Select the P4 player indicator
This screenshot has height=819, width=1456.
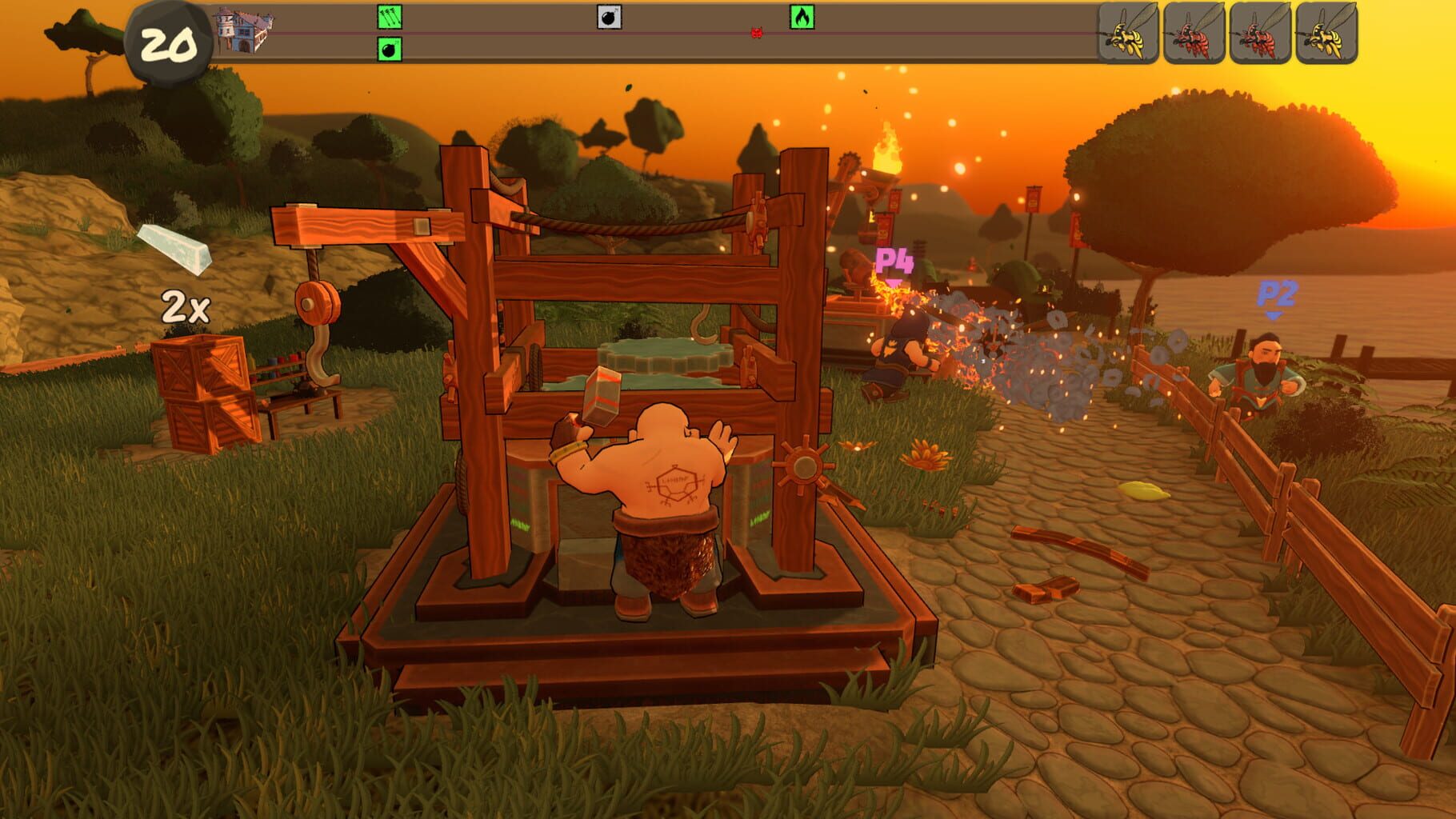894,260
